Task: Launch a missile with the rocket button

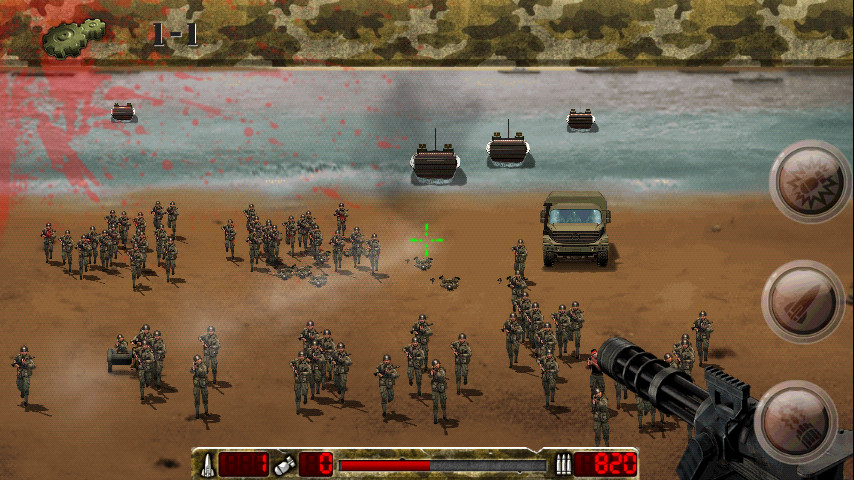Action: coord(803,302)
